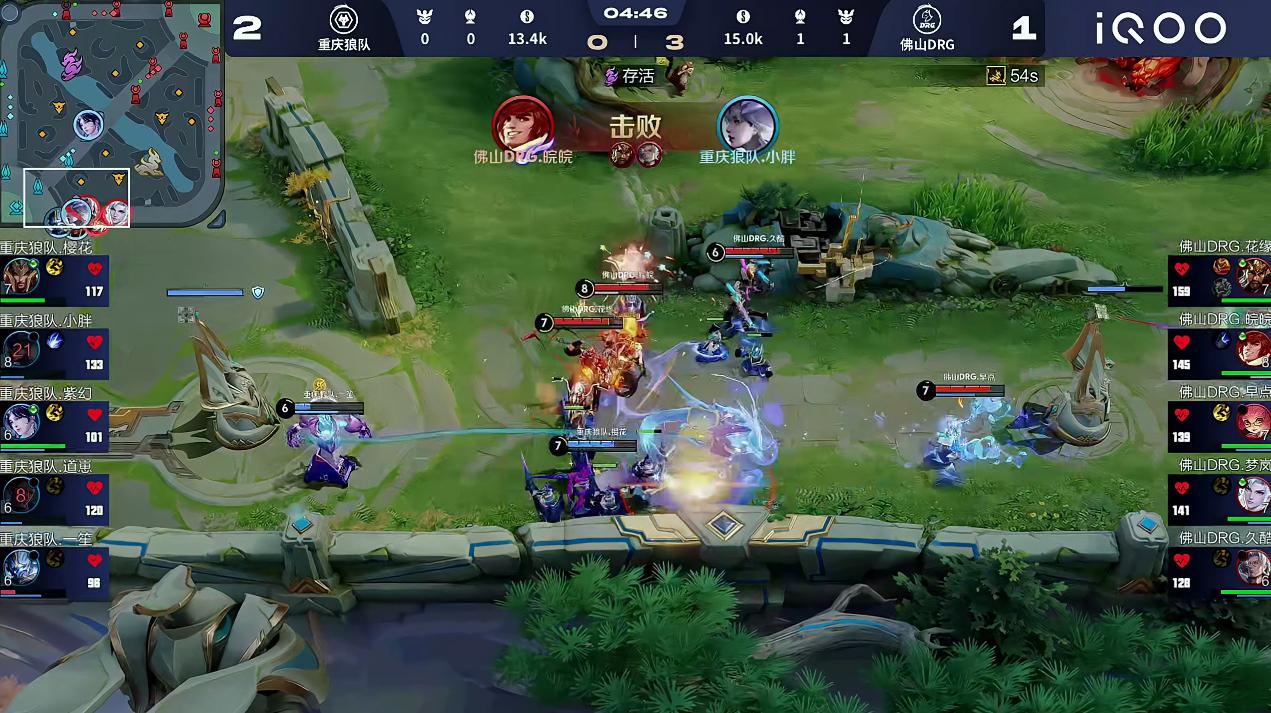Click the defeated hero portrait in kill banner
Viewport: 1271px width, 713px height.
click(748, 124)
